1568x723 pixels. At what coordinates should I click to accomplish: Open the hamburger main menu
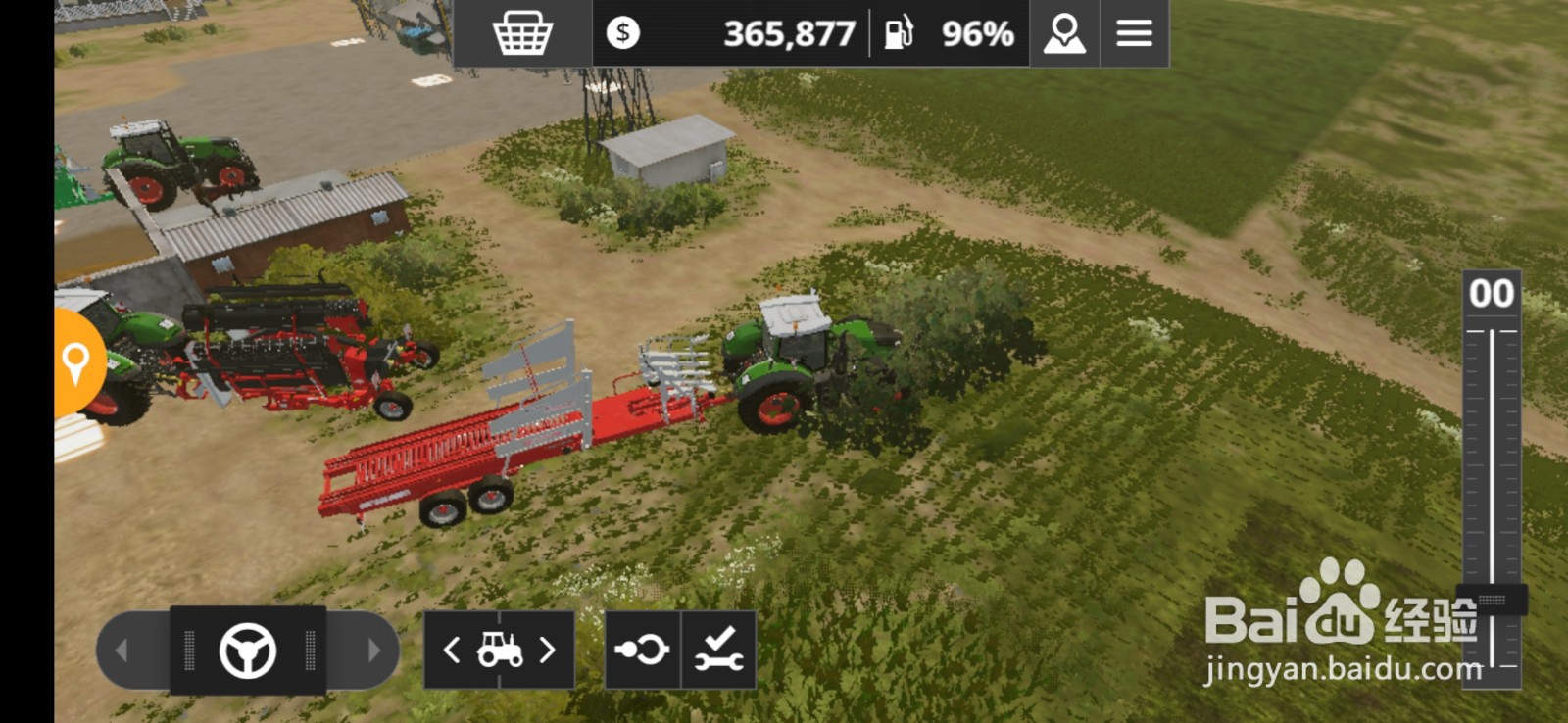tap(1134, 34)
